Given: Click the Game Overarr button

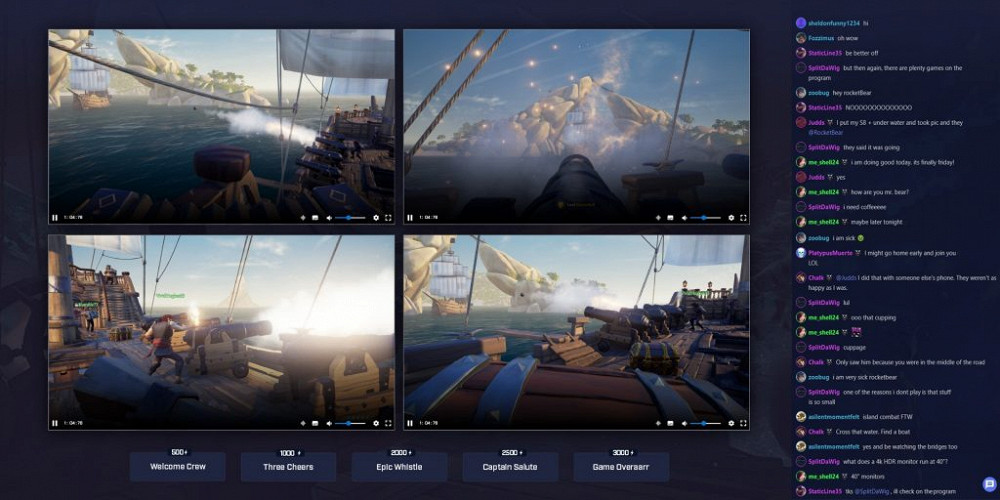Looking at the screenshot, I should [621, 467].
